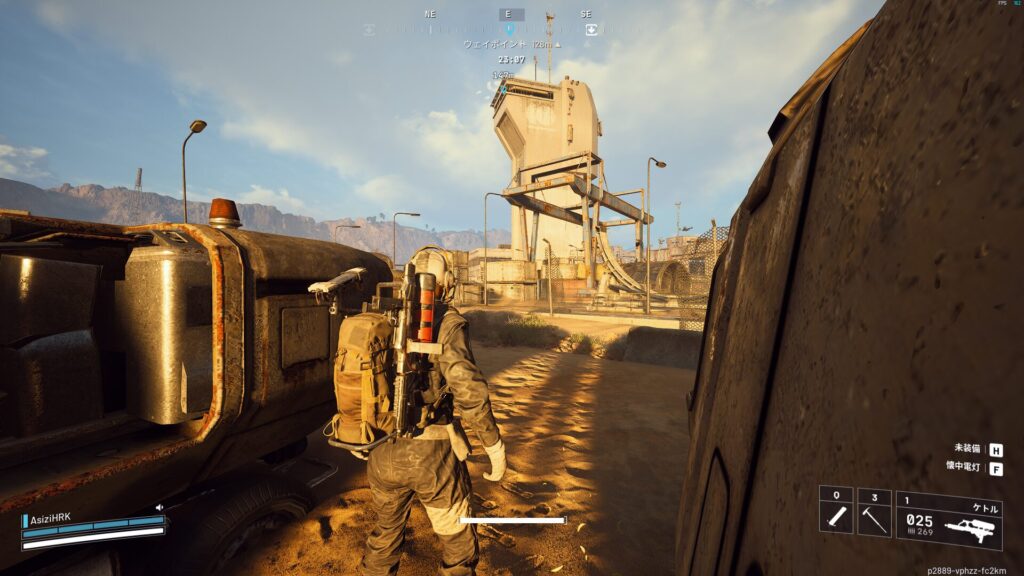The height and width of the screenshot is (576, 1024).
Task: Click the highlighted E heading on the compass
Action: [x=511, y=14]
